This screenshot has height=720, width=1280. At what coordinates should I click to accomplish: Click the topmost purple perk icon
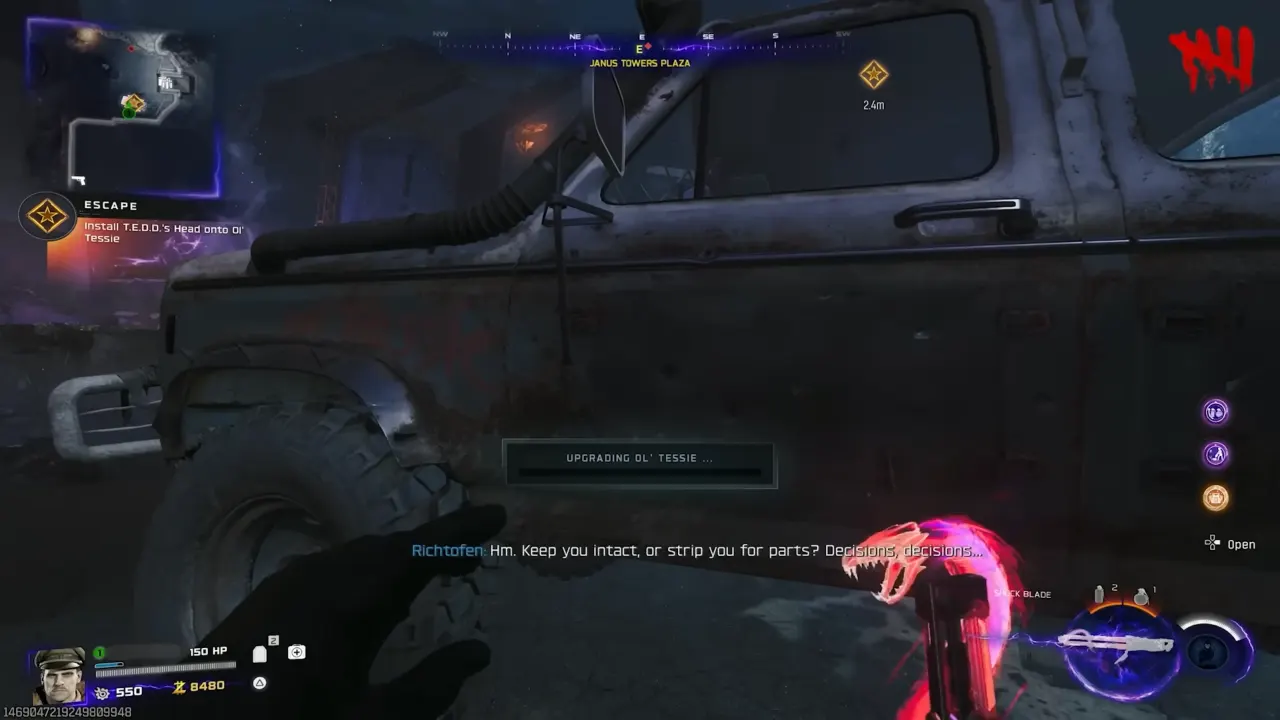coord(1215,411)
